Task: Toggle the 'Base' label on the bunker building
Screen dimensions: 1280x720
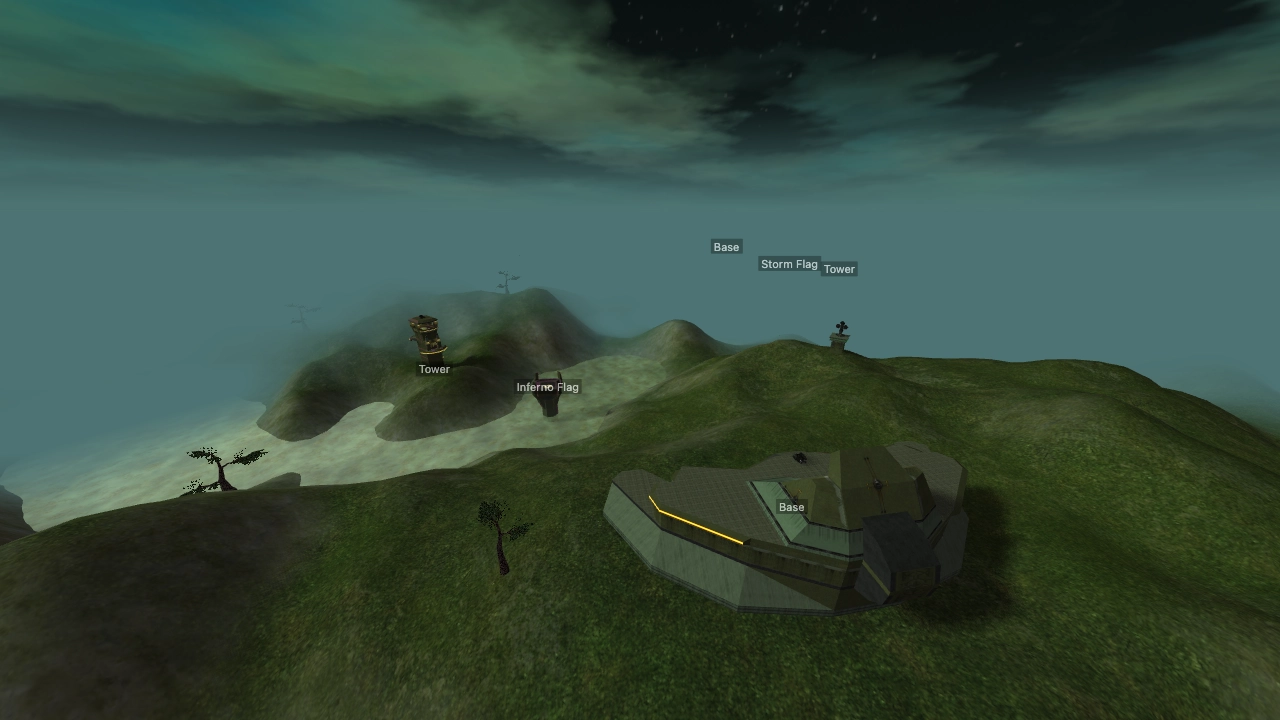Action: (790, 507)
